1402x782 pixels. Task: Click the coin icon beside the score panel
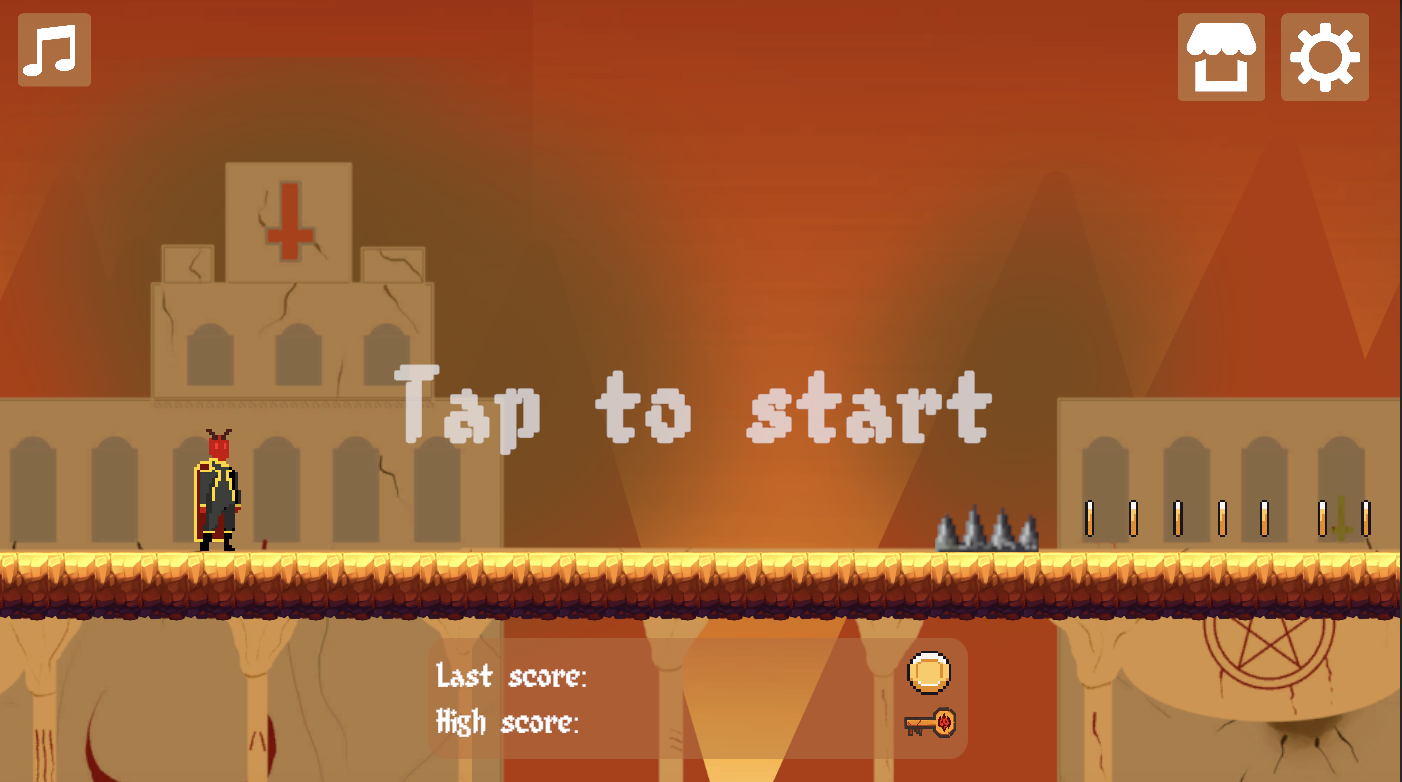pyautogui.click(x=928, y=674)
